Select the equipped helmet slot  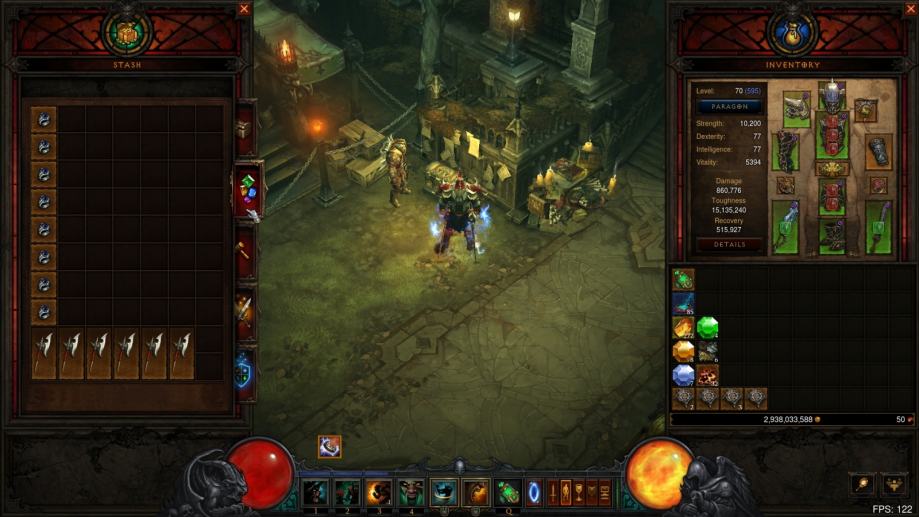[831, 97]
